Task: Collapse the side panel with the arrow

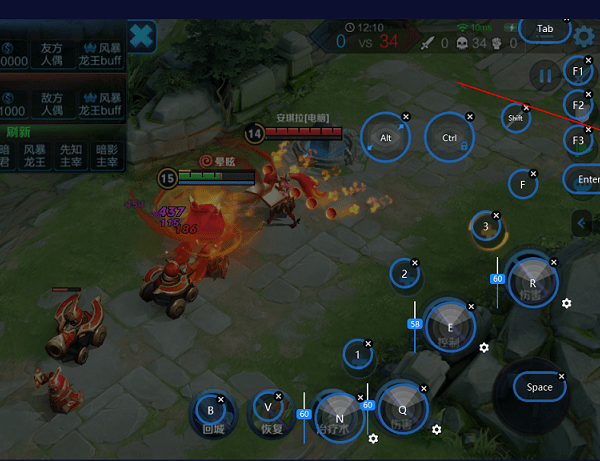Action: (582, 223)
